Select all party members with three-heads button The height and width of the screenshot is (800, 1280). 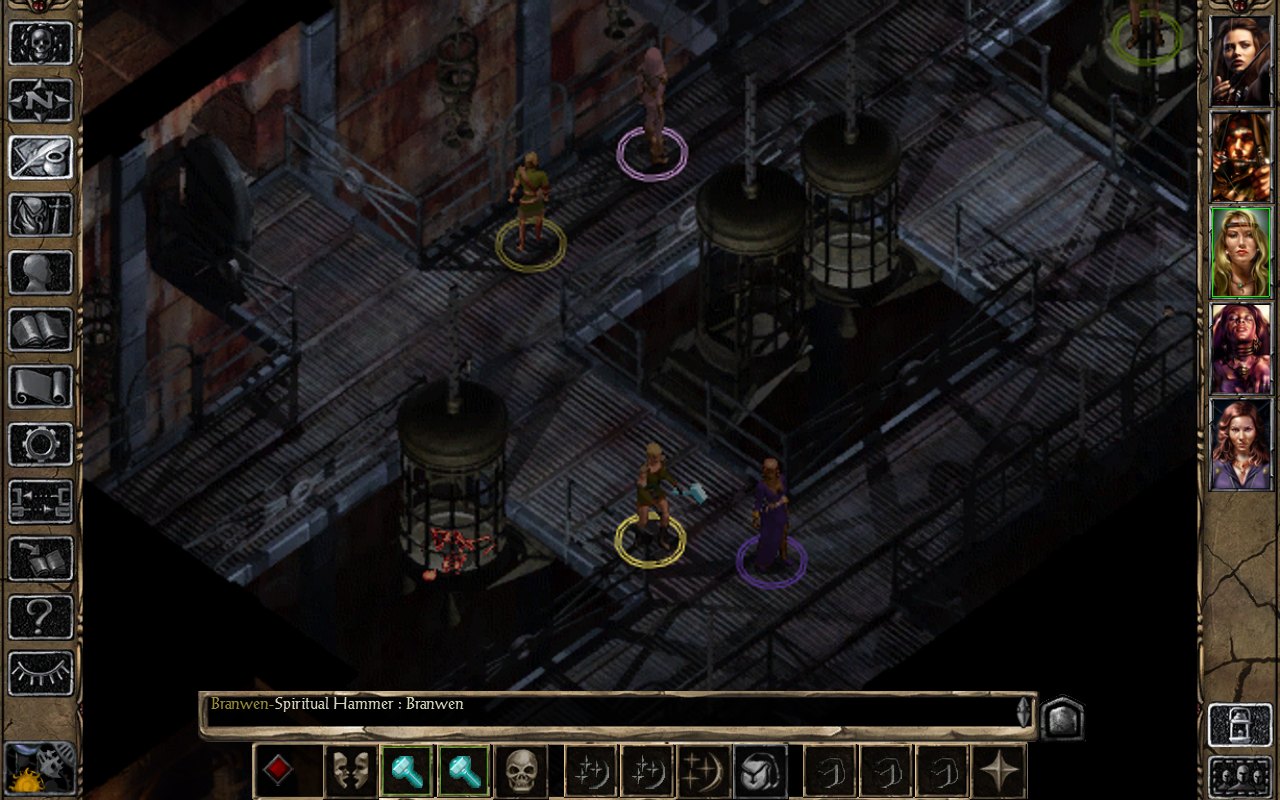click(1240, 776)
